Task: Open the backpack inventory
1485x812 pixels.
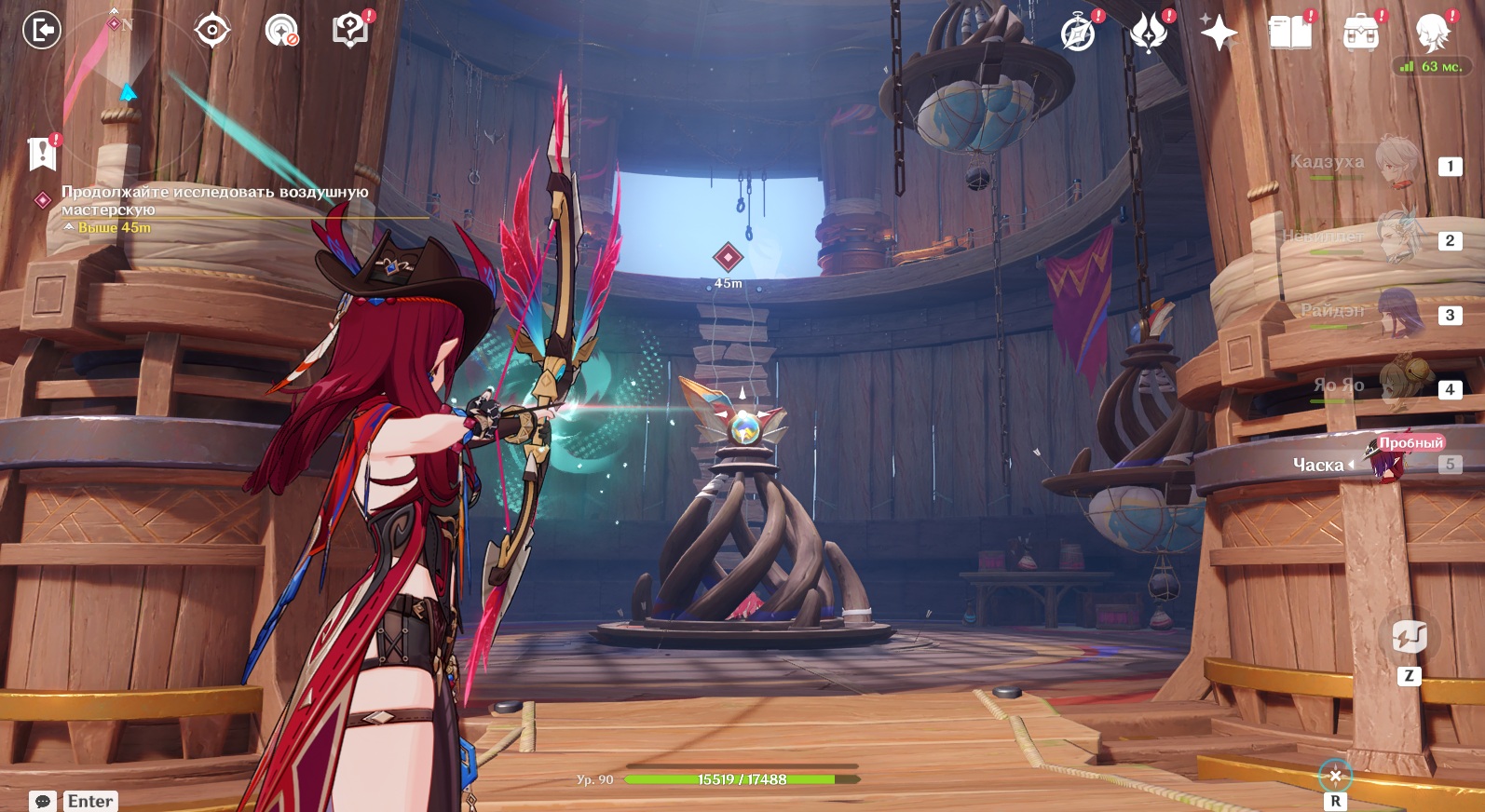Action: (1360, 34)
